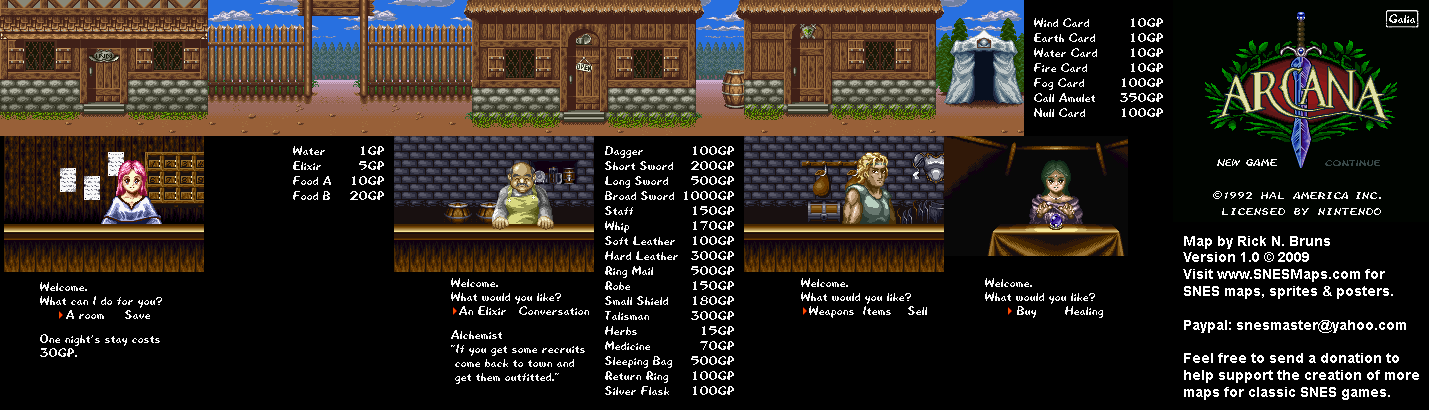
Task: Pick the Fog Card from the card list
Action: tap(1058, 83)
